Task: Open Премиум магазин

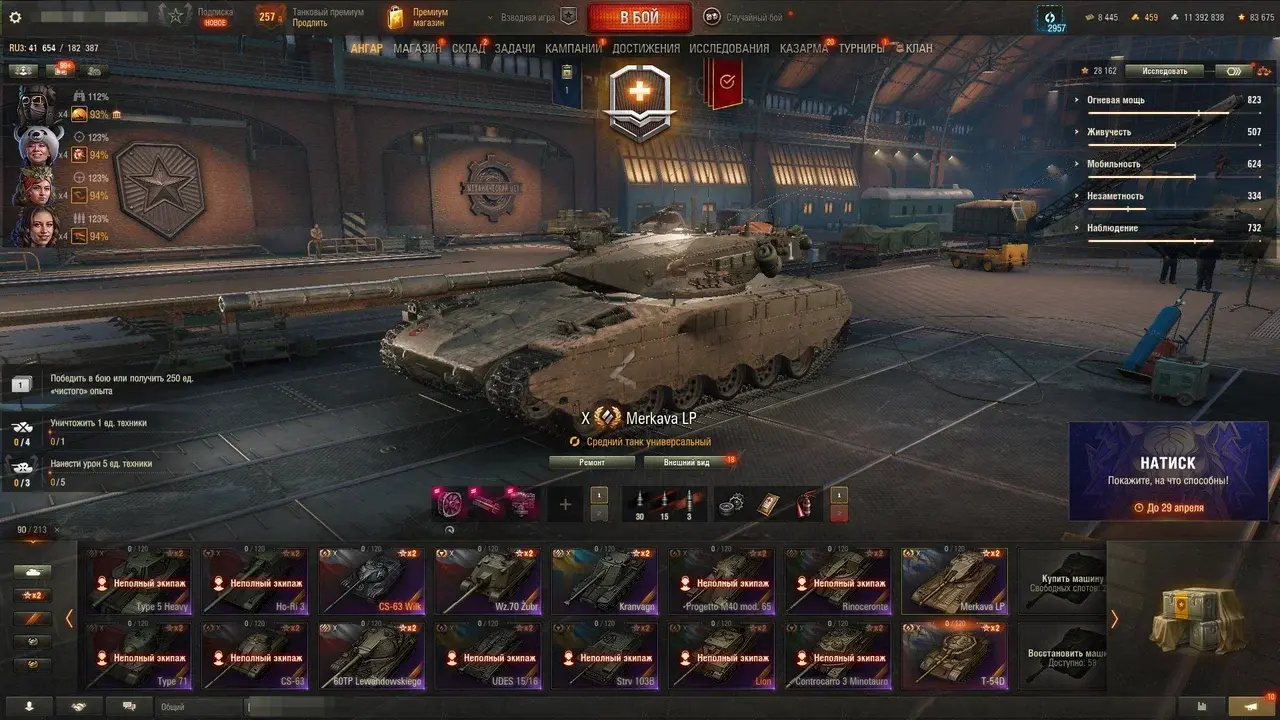Action: click(418, 17)
